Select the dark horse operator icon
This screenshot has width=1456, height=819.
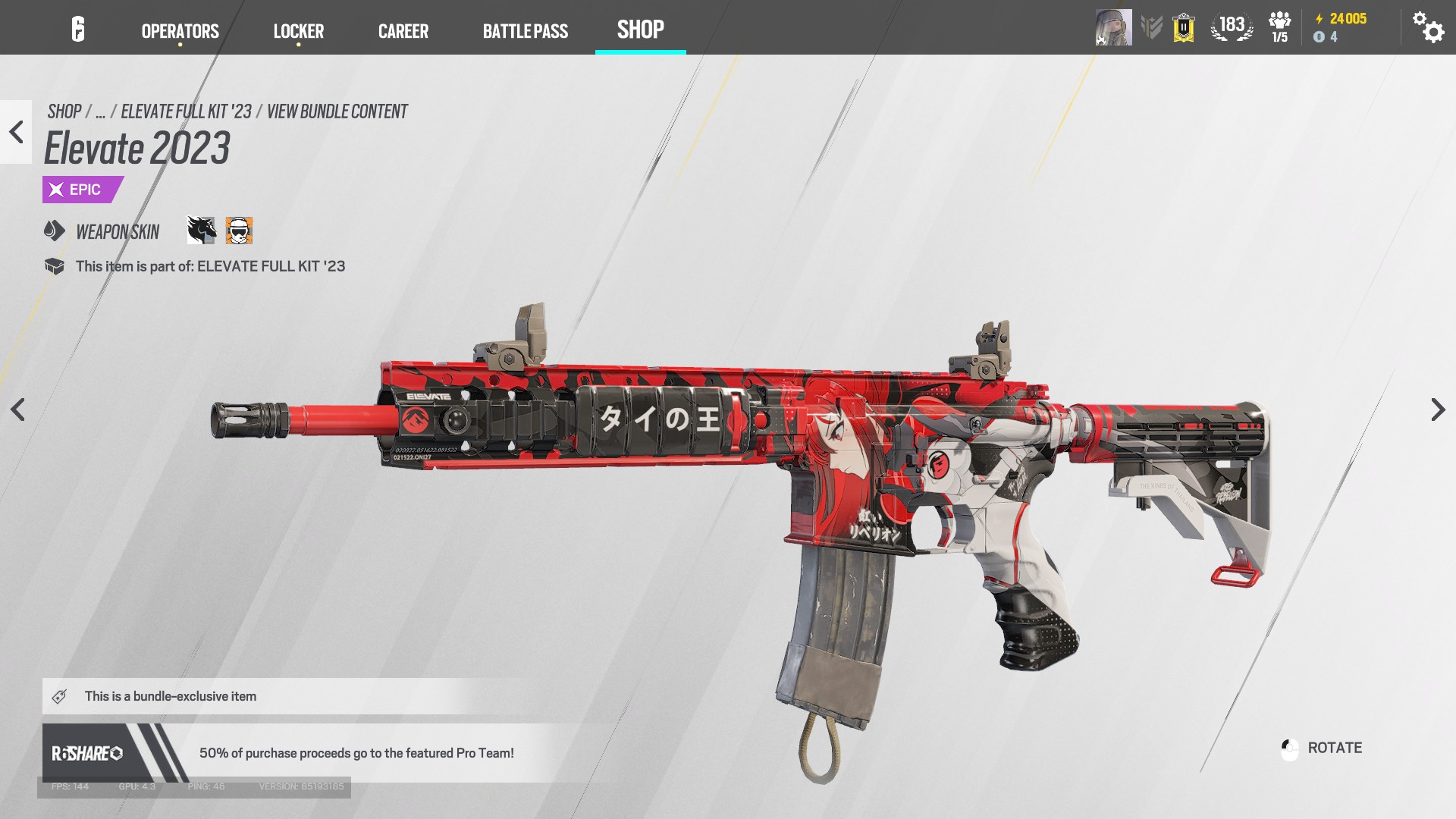202,231
